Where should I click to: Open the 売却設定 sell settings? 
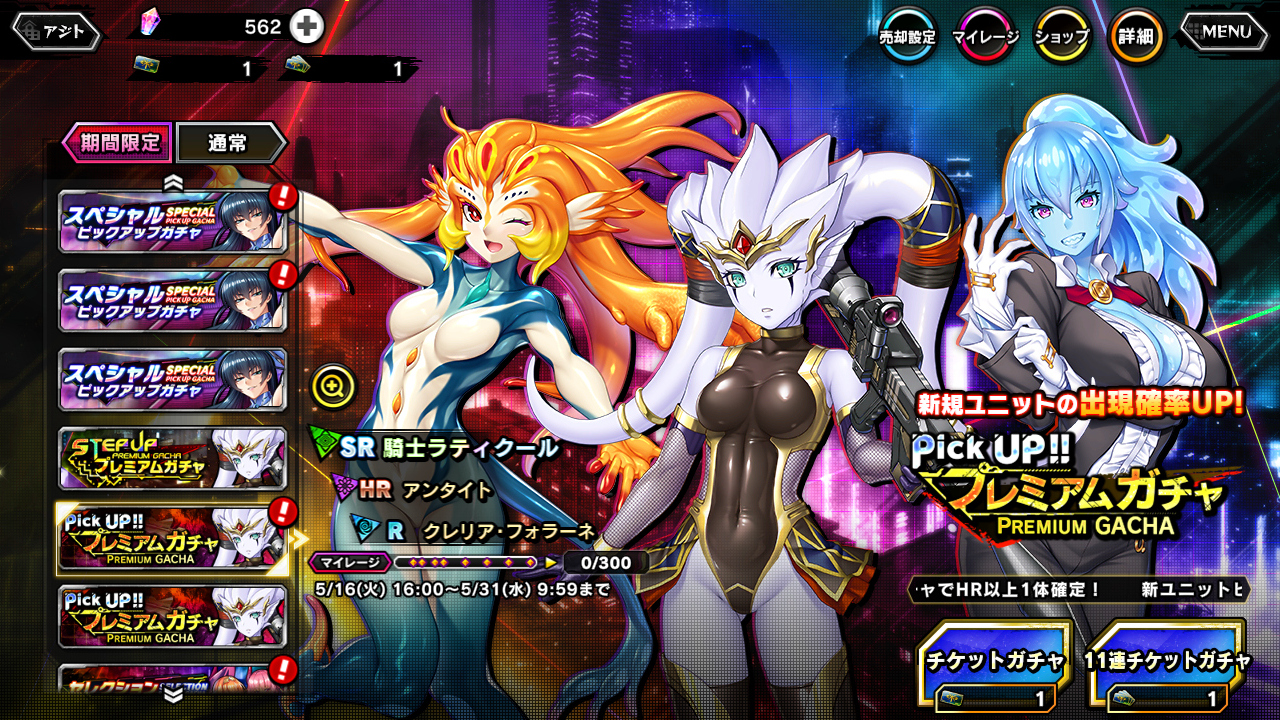click(x=907, y=37)
